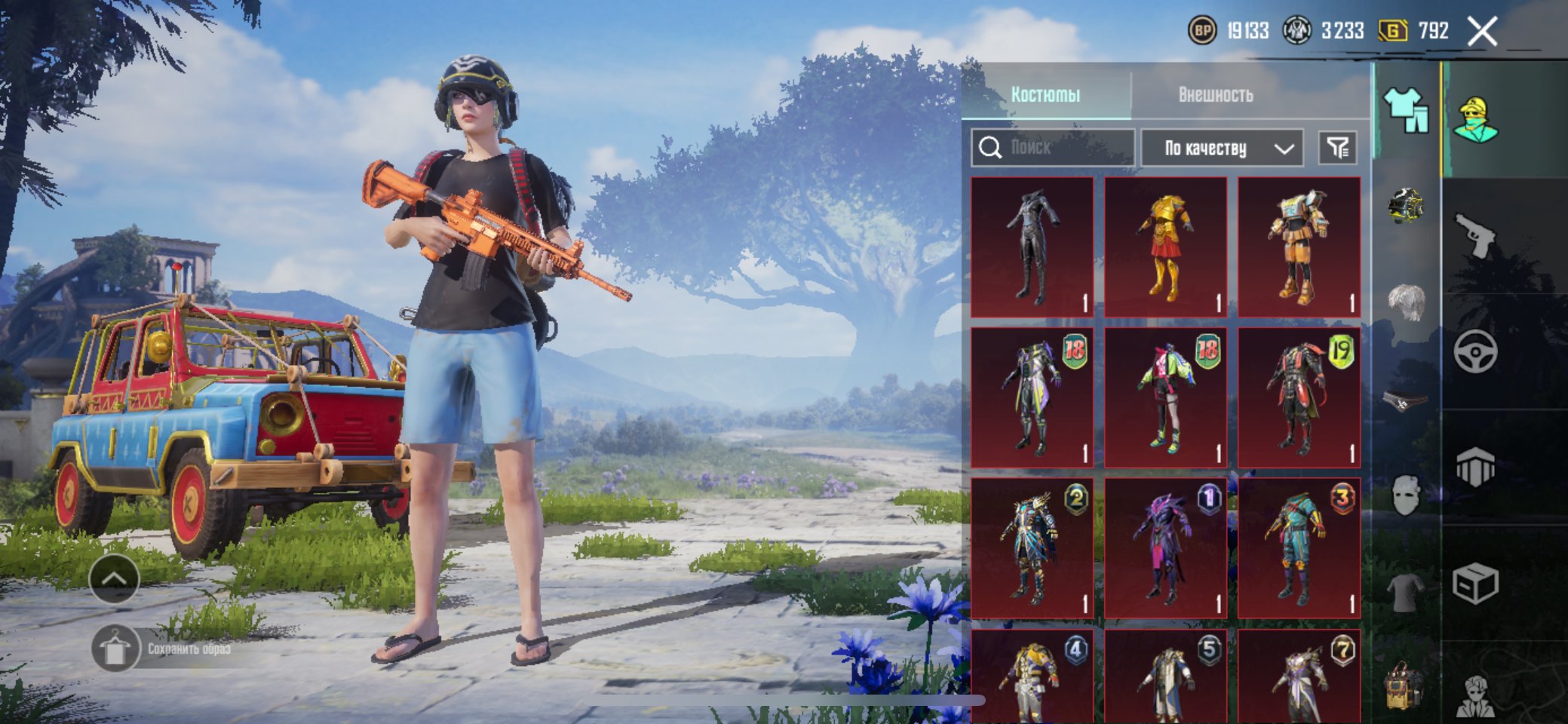
Task: Select the orange robot mech costume
Action: (x=1299, y=247)
